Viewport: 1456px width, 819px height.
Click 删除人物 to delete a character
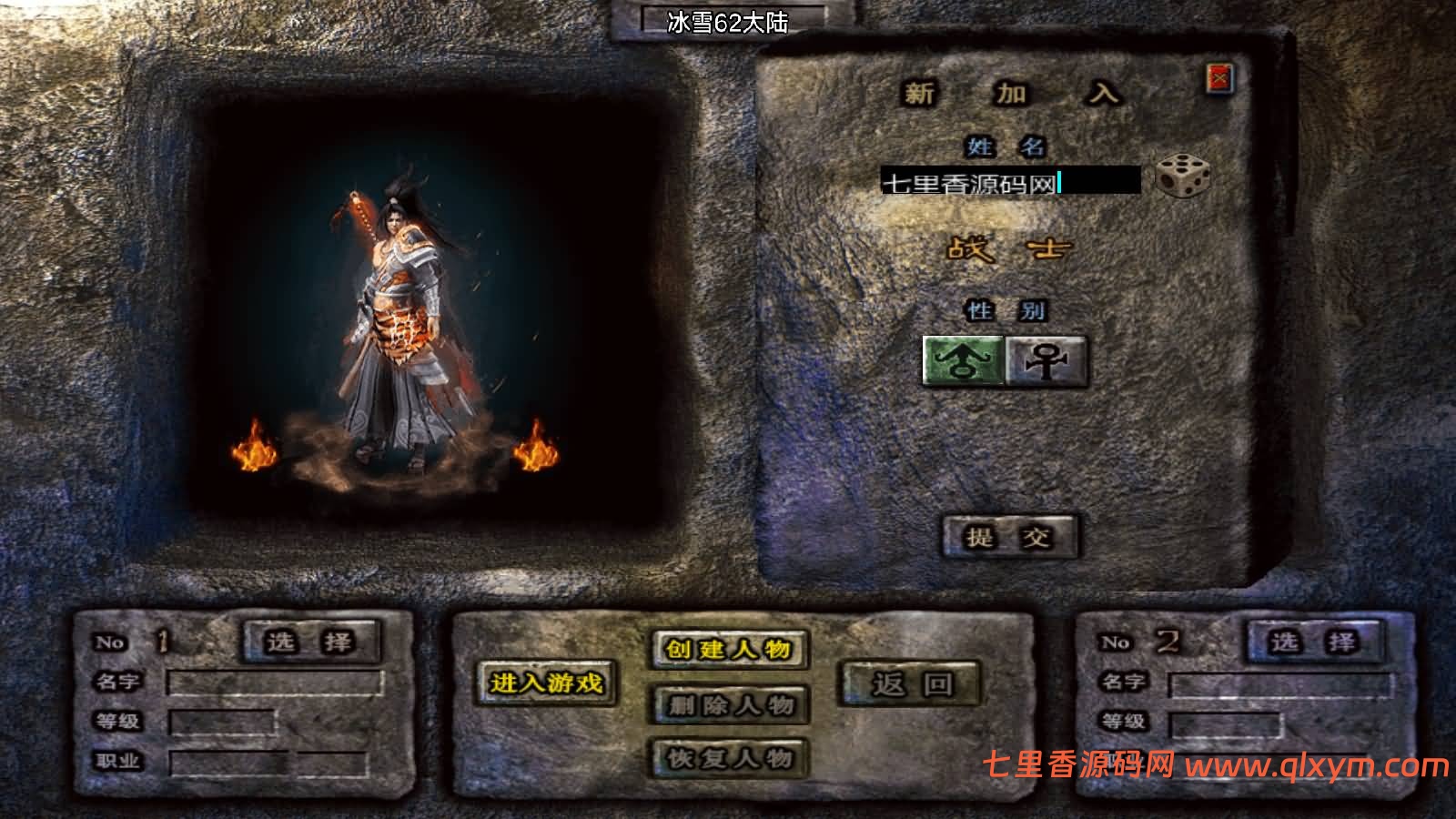[728, 704]
